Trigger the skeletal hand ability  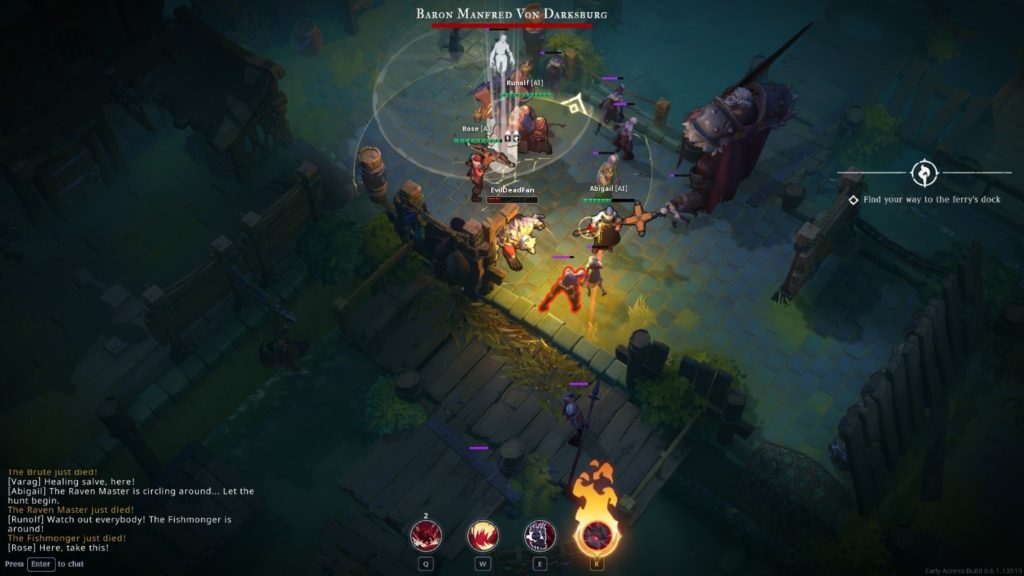pyautogui.click(x=540, y=536)
